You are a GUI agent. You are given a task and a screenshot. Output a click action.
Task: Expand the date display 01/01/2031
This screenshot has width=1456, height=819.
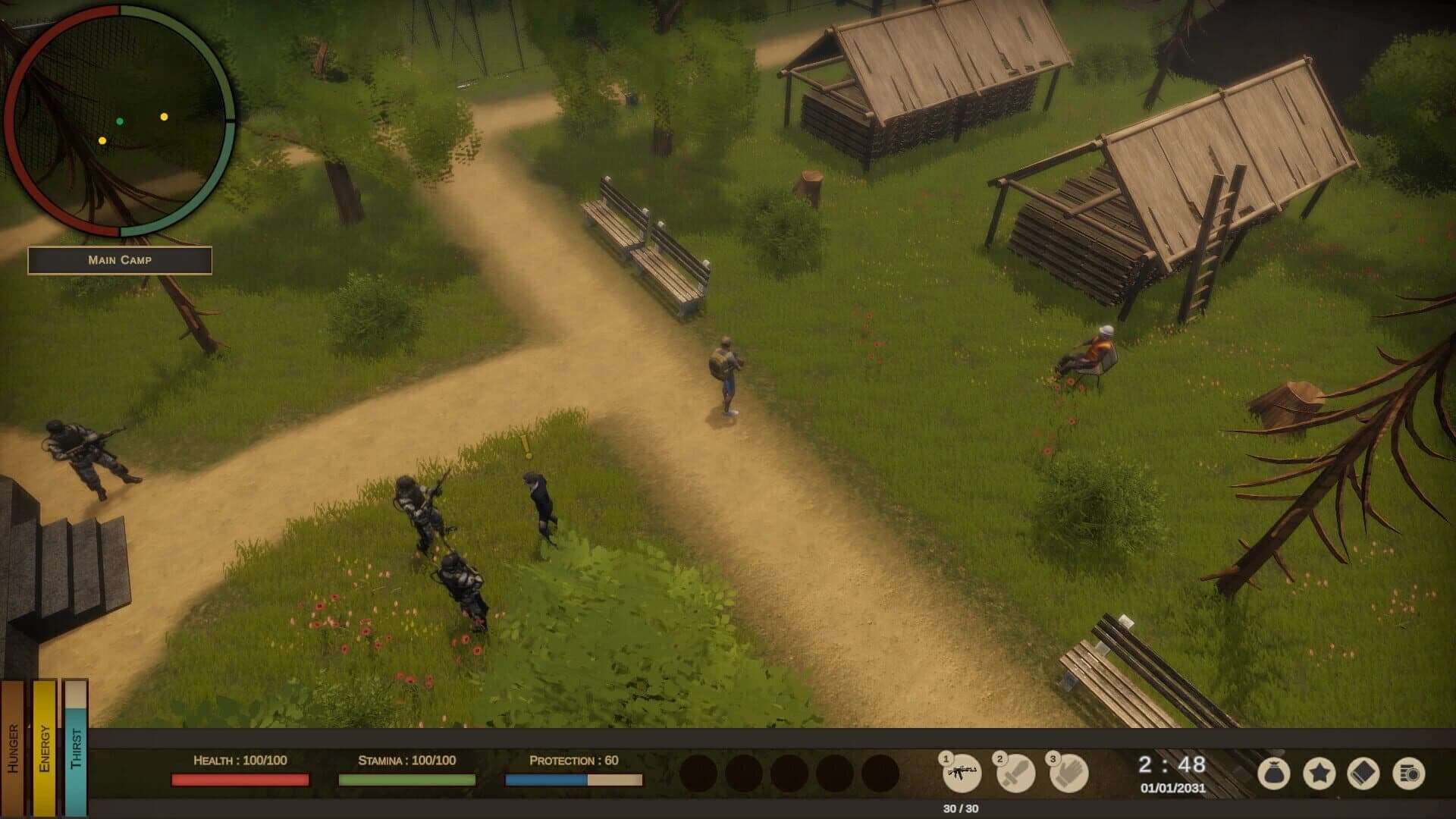pyautogui.click(x=1172, y=789)
